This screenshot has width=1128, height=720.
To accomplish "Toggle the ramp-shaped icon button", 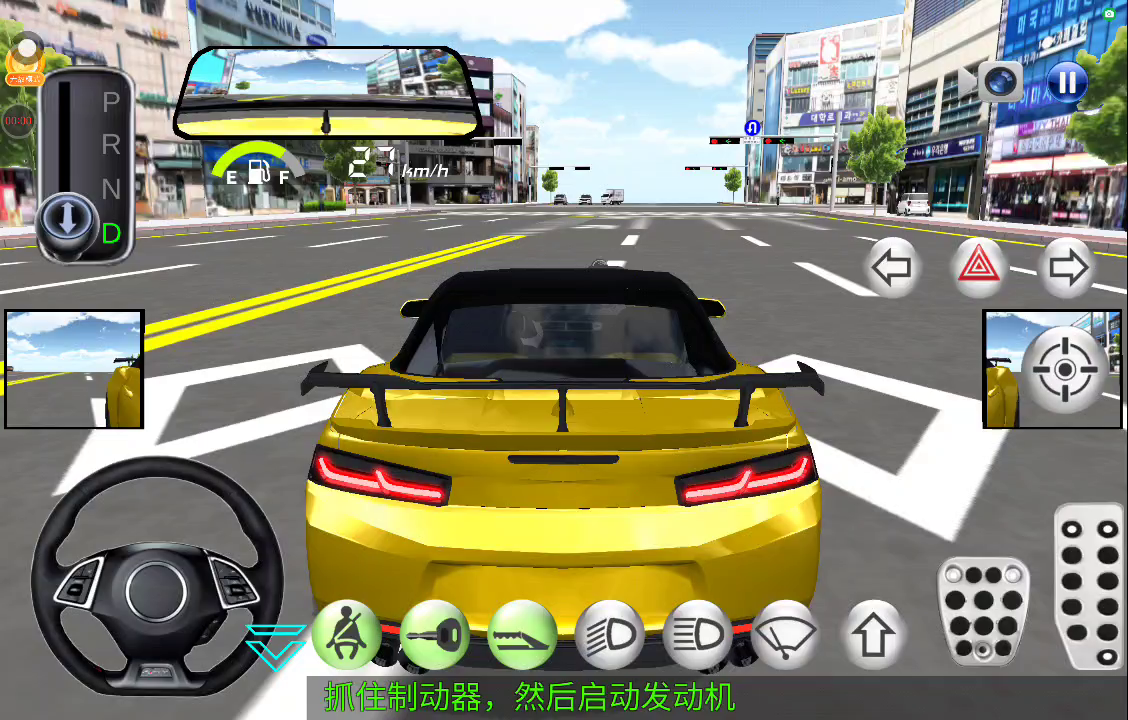I will coord(522,634).
